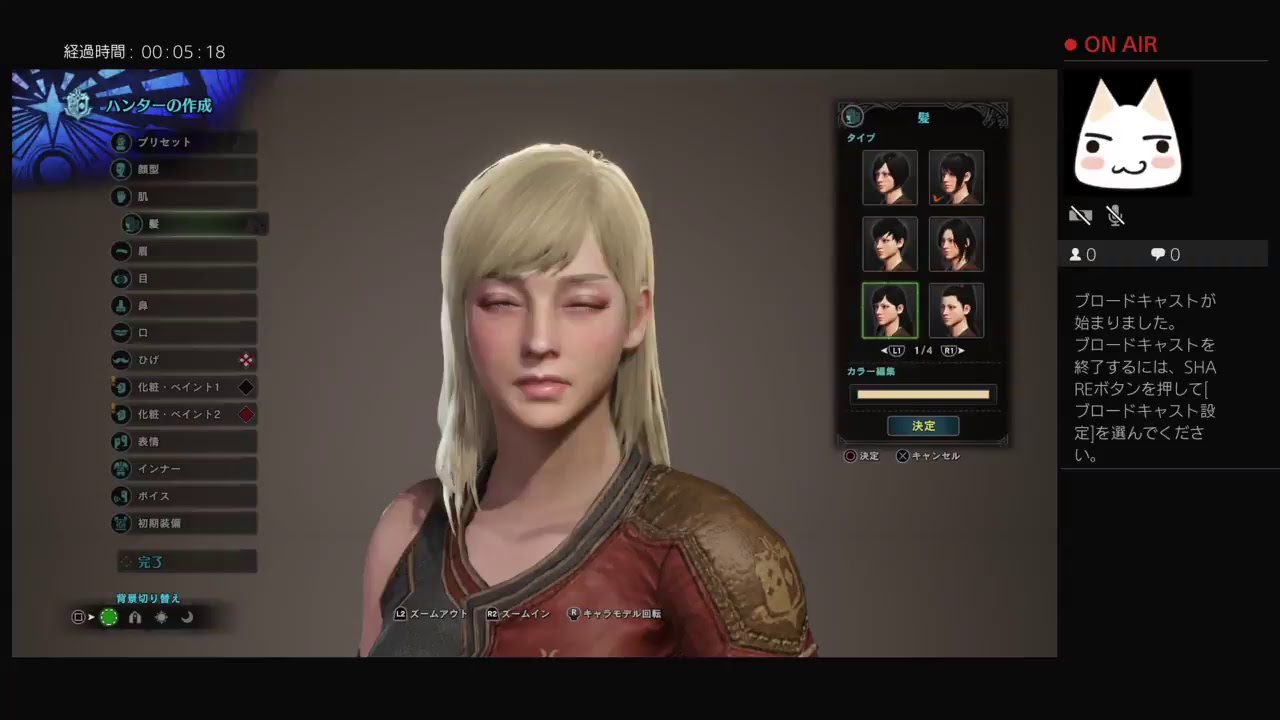Switch background to moon lighting
The width and height of the screenshot is (1280, 720).
[x=187, y=617]
